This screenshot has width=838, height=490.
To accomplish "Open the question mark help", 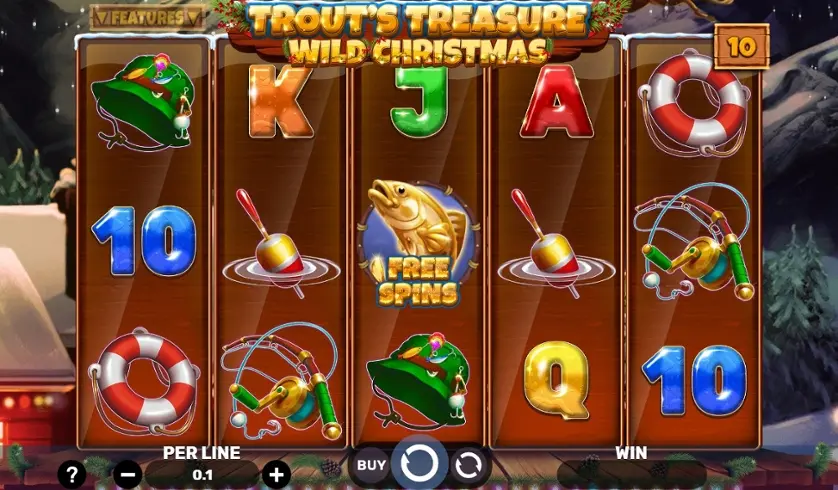I will pyautogui.click(x=72, y=474).
